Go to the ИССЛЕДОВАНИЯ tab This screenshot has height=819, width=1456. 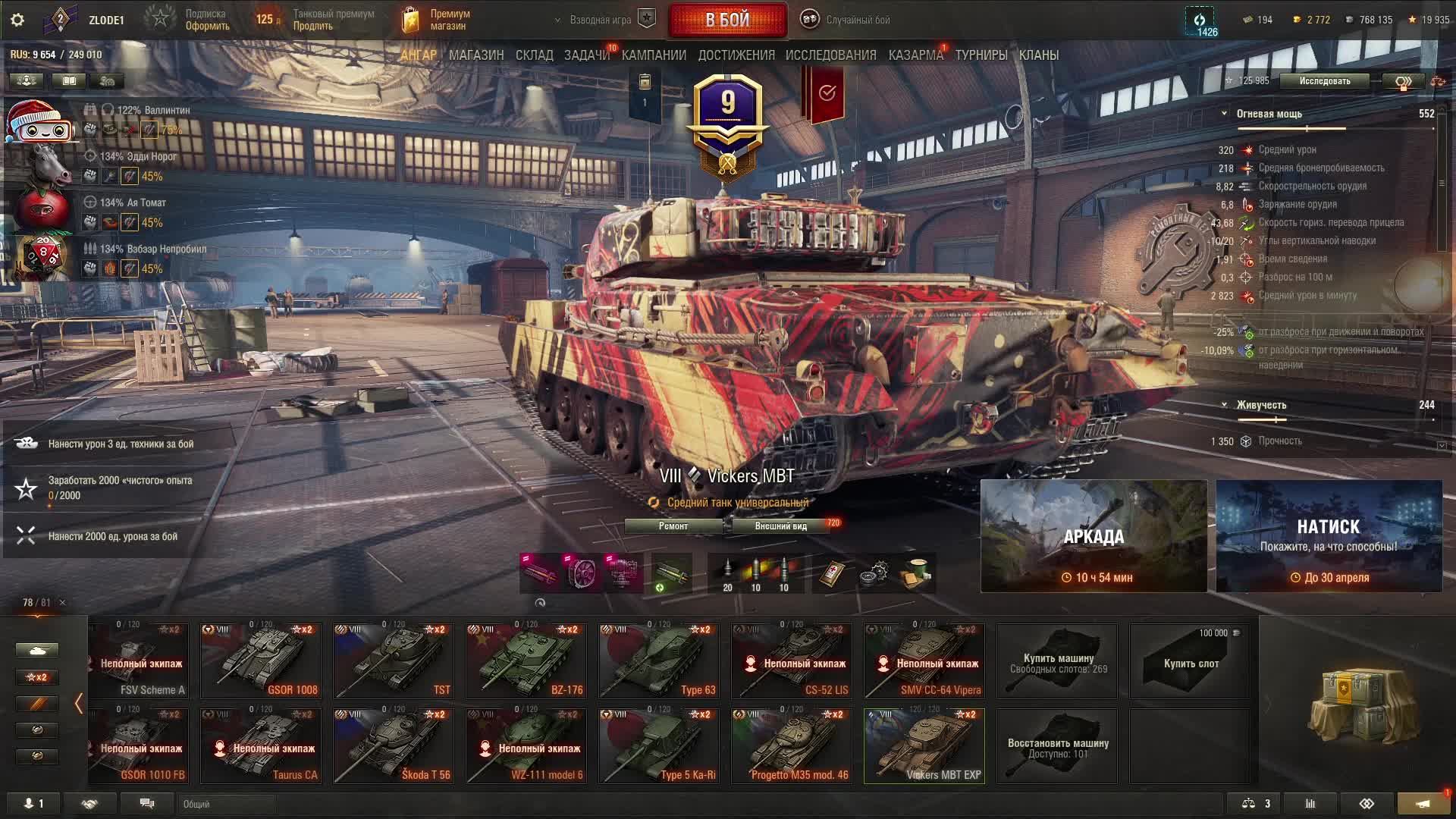pos(830,55)
